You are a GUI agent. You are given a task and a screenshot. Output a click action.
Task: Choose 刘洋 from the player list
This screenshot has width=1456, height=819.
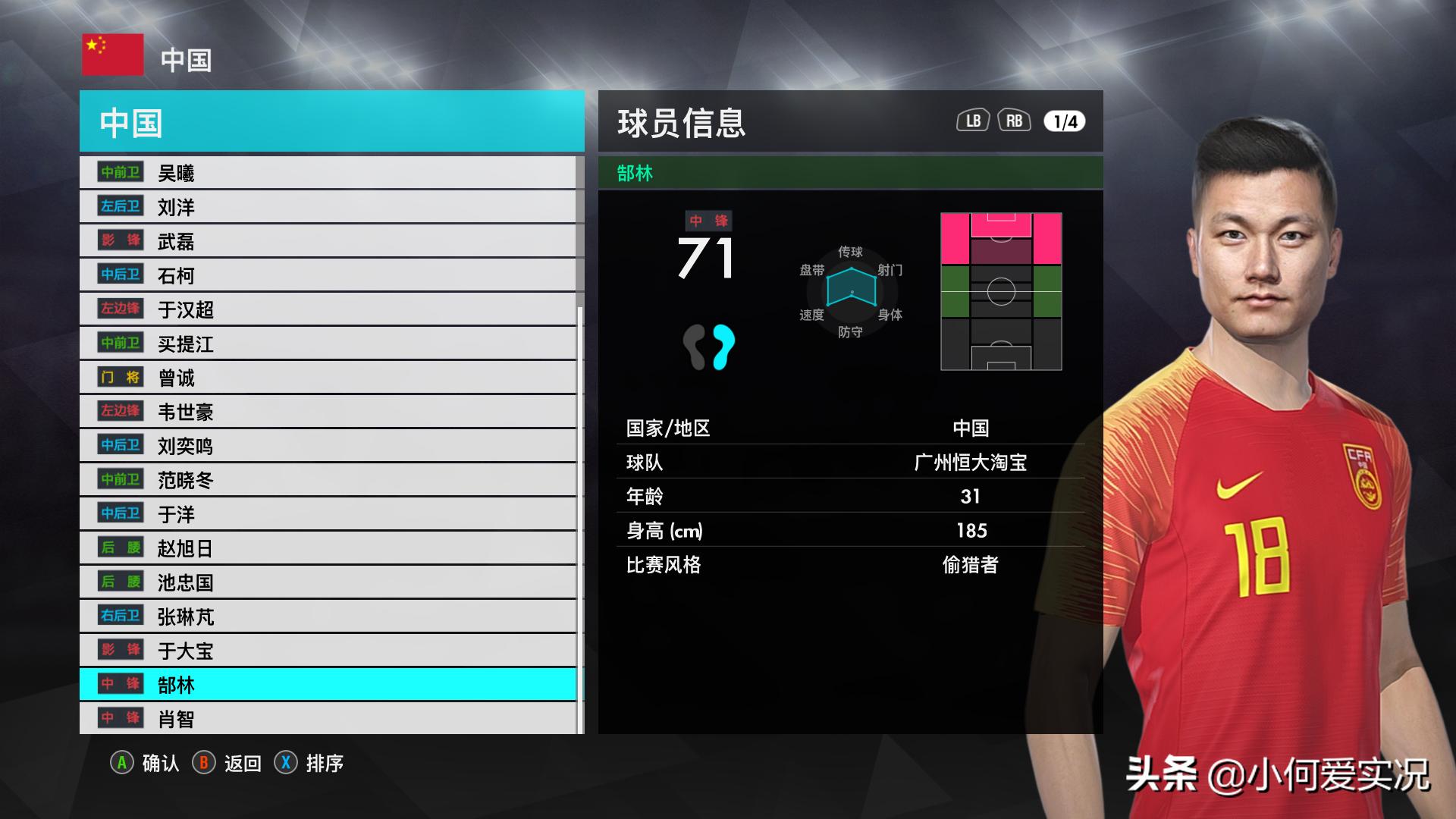[x=328, y=207]
